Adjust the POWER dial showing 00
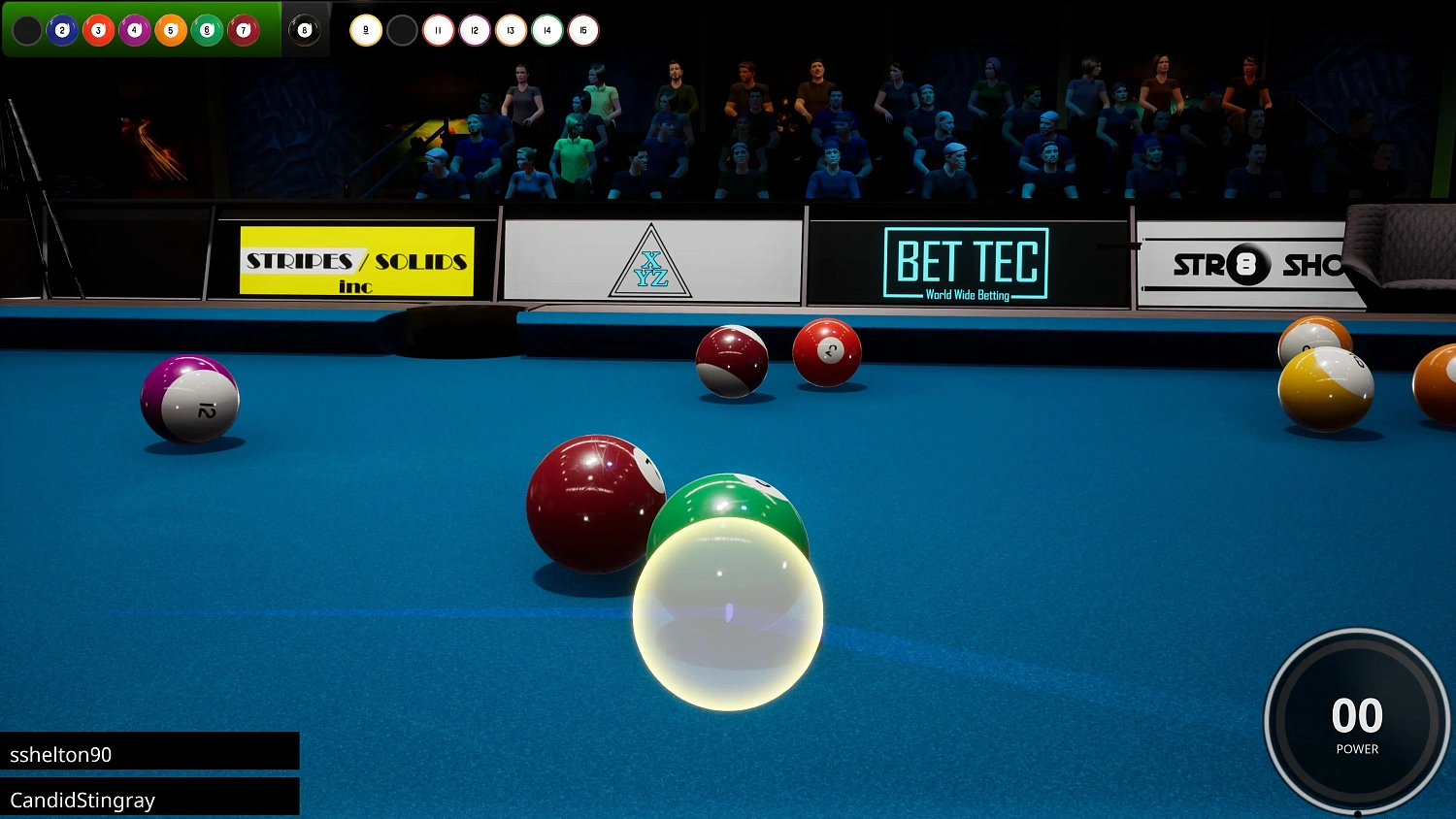The height and width of the screenshot is (819, 1456). [x=1356, y=720]
